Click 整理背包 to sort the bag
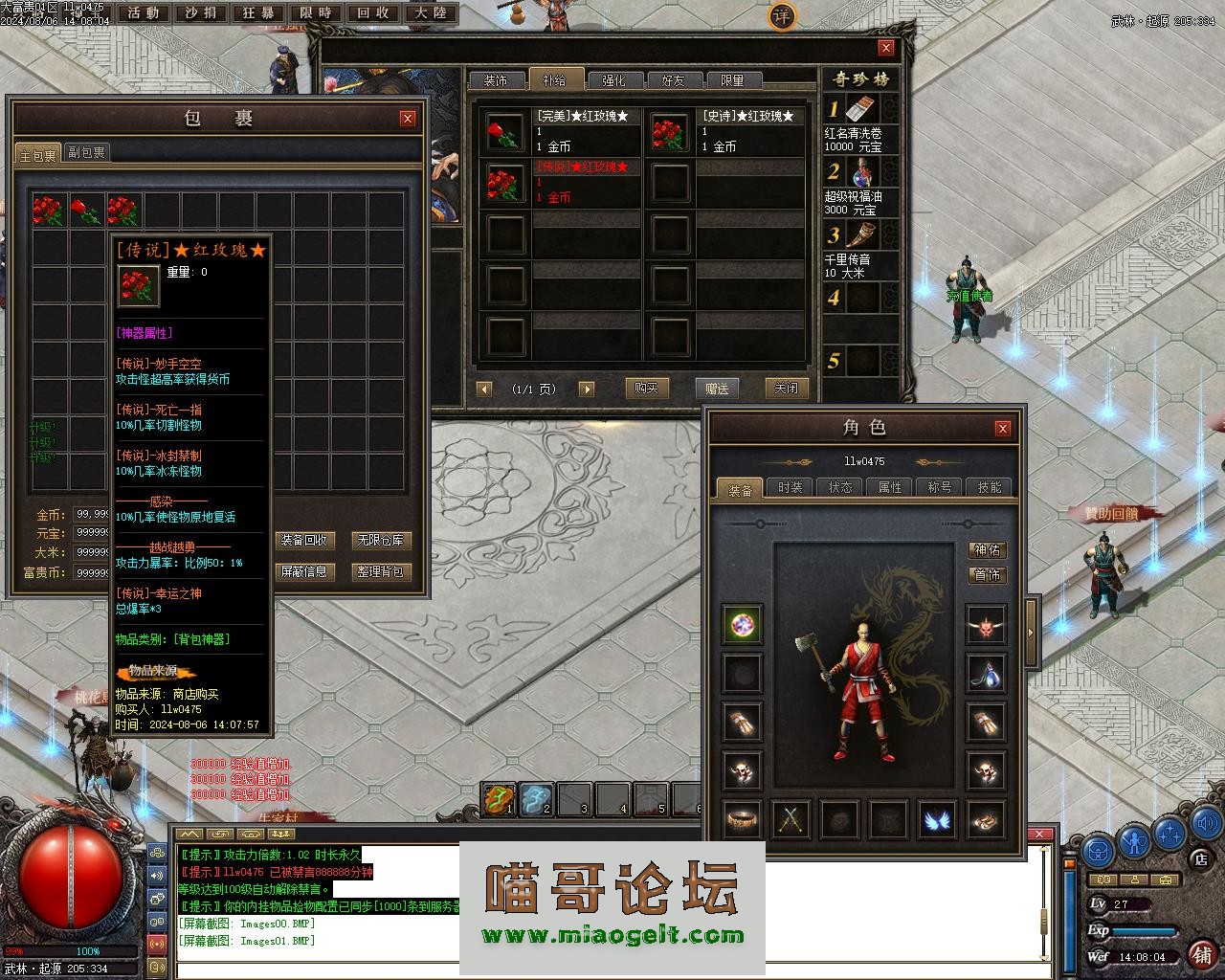 click(381, 571)
